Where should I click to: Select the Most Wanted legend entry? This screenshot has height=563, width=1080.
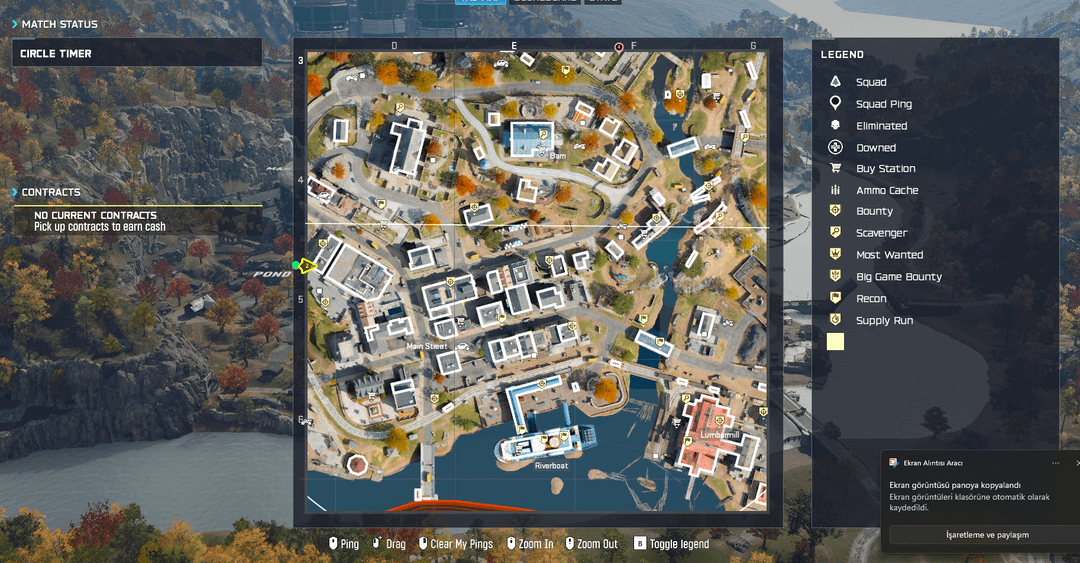click(889, 255)
